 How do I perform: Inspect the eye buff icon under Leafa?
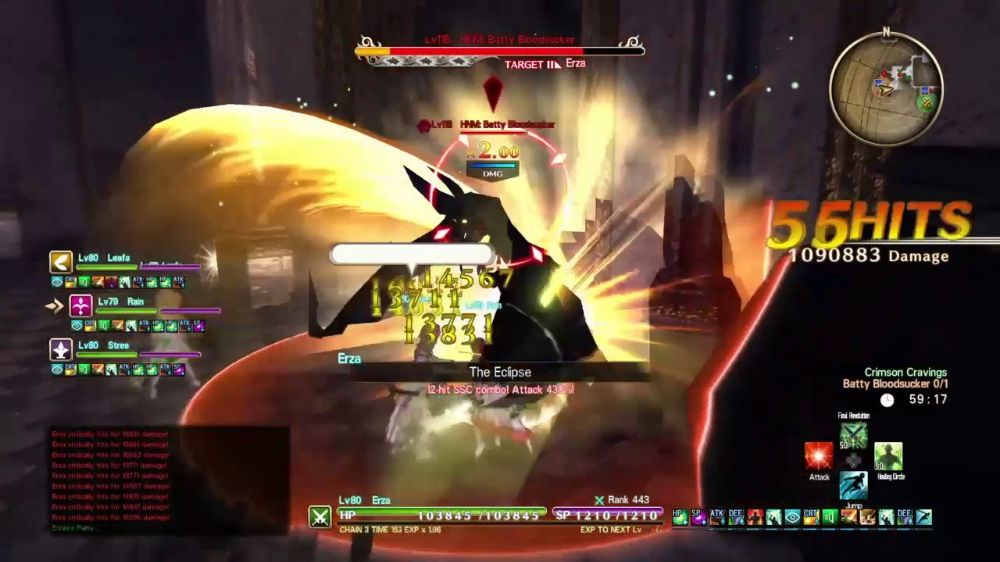57,282
